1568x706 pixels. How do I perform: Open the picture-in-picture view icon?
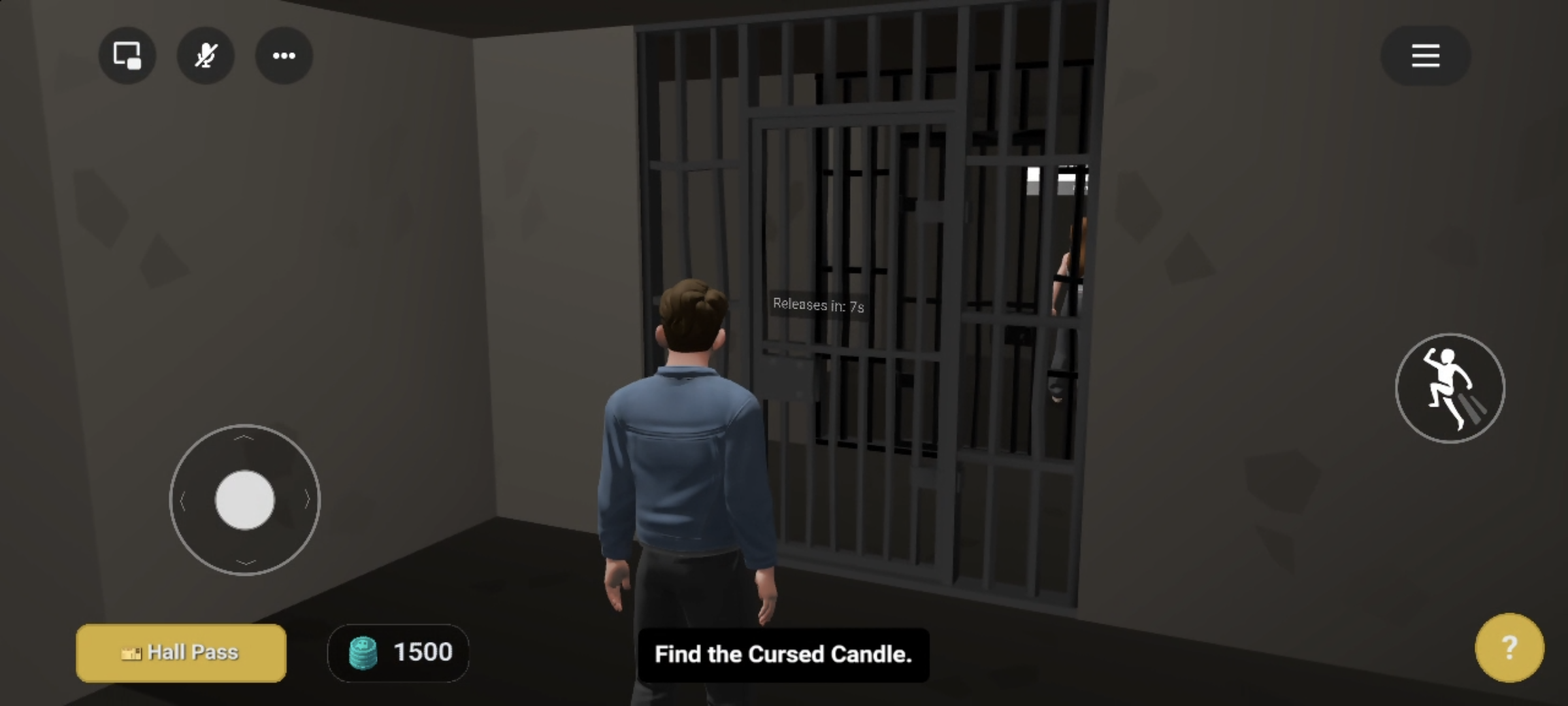click(x=127, y=56)
